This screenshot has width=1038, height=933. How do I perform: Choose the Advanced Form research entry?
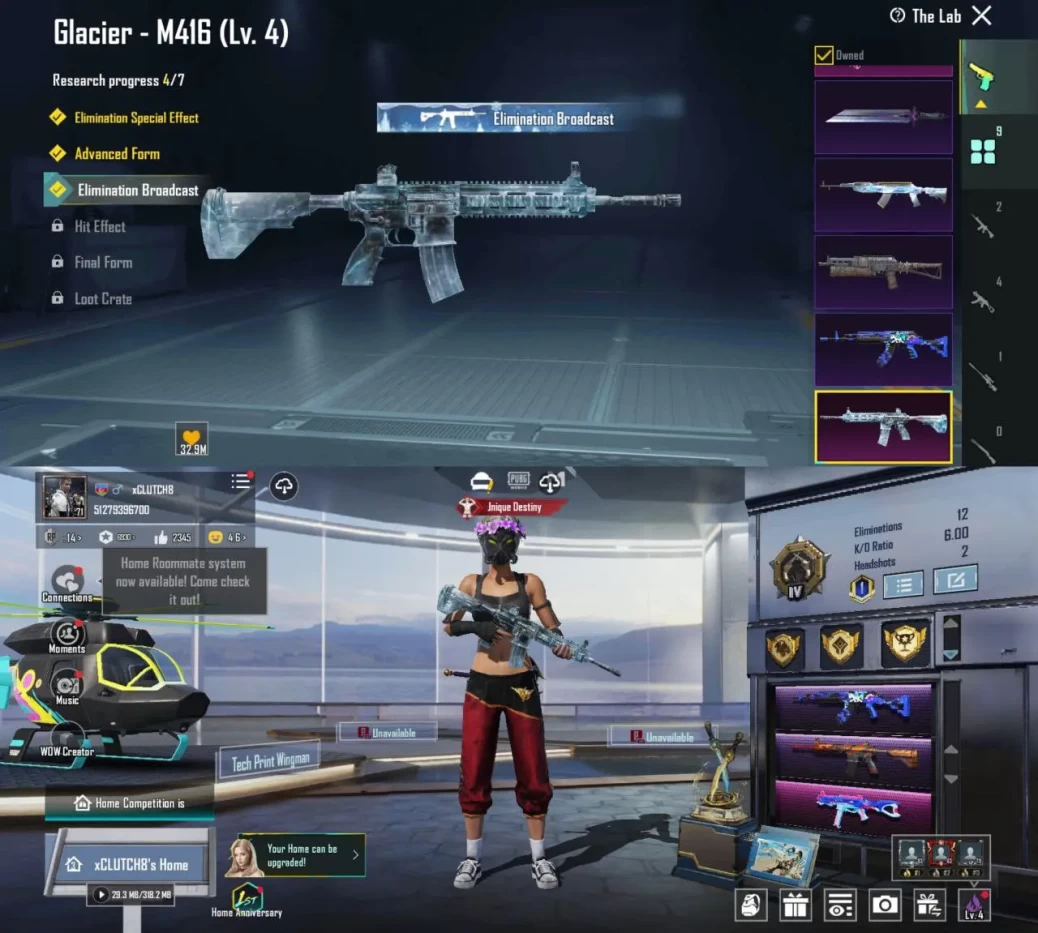(x=116, y=154)
